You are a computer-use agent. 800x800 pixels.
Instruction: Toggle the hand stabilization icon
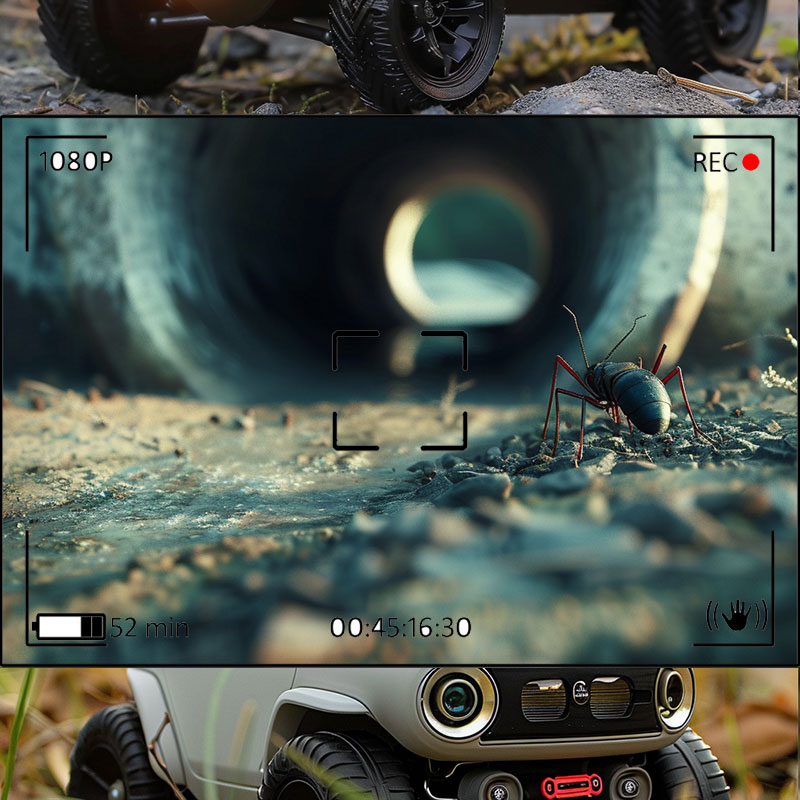coord(737,616)
